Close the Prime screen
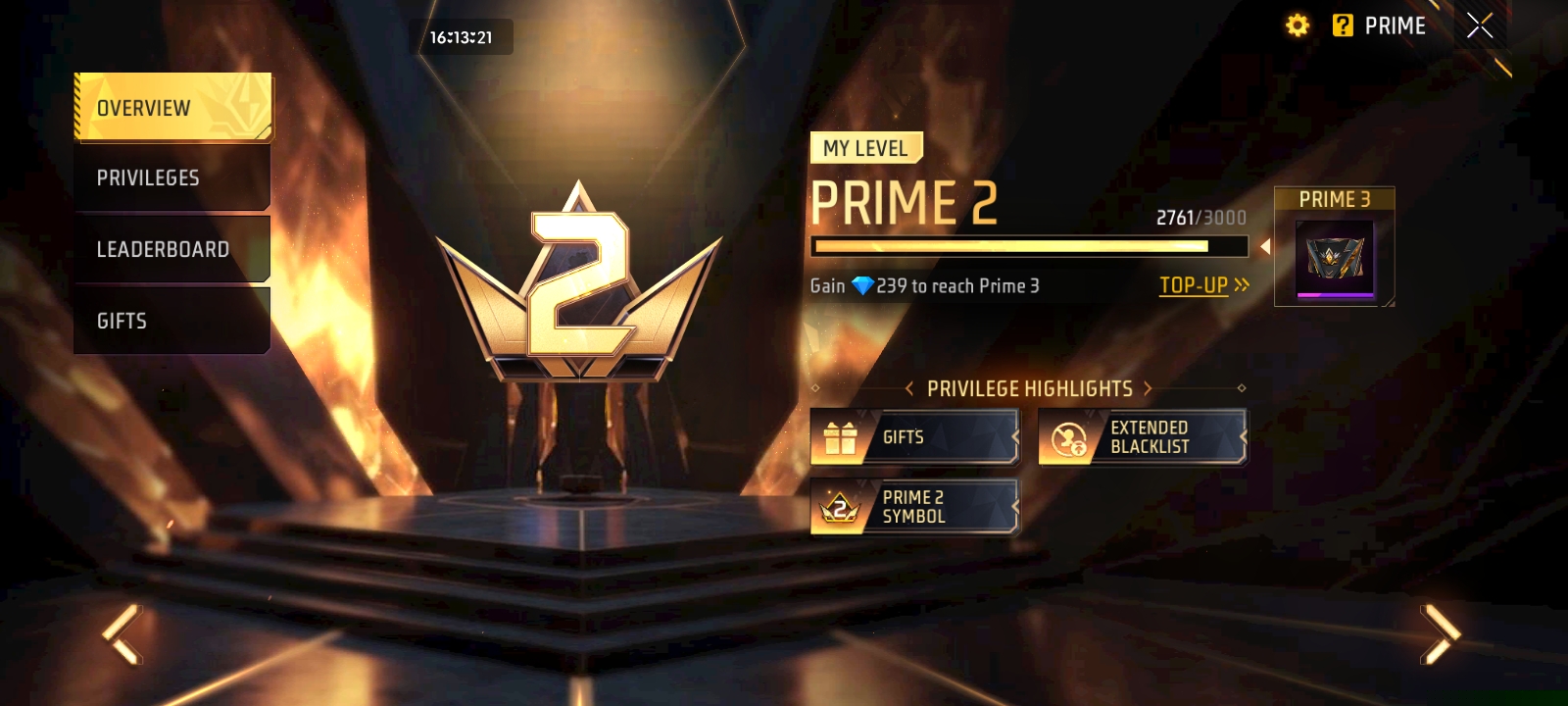1568x706 pixels. tap(1480, 25)
